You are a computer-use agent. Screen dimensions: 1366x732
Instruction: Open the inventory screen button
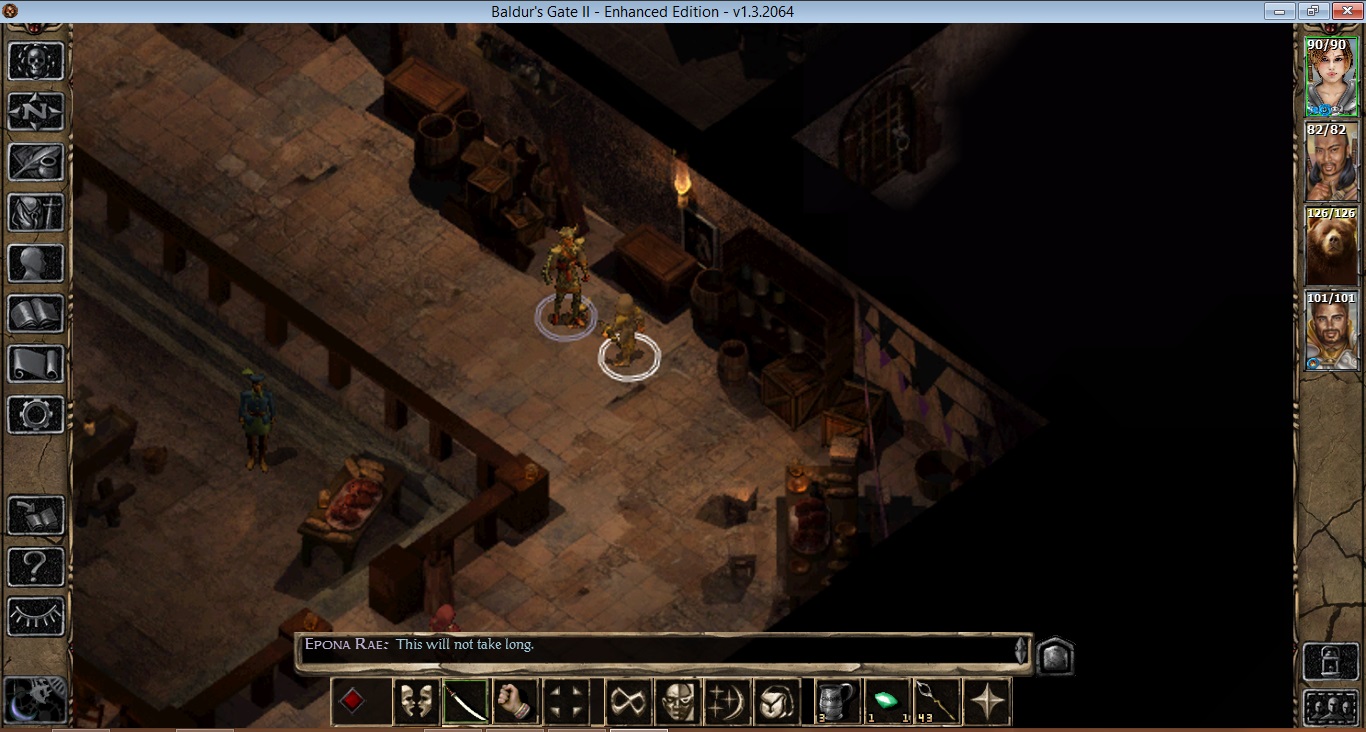click(x=36, y=213)
